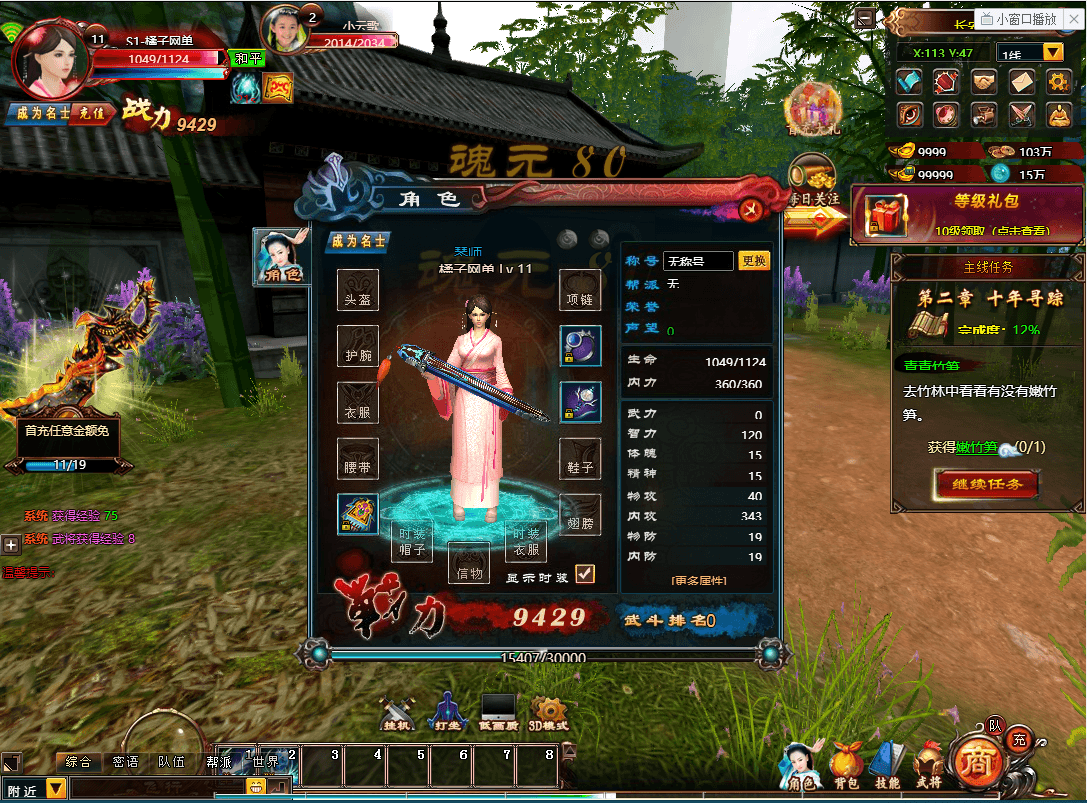Click the 继续任务 button

click(987, 484)
